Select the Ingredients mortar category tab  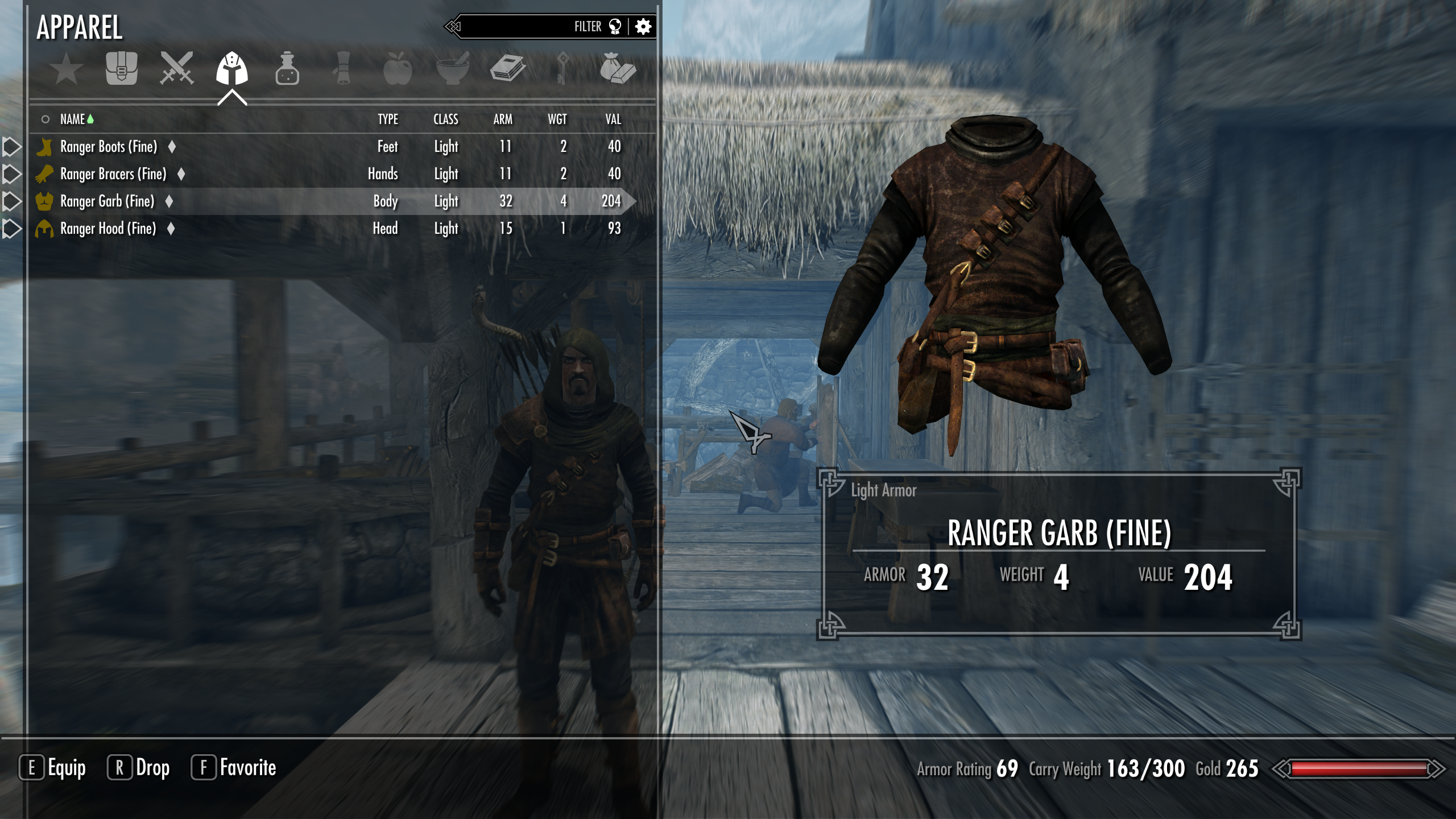pyautogui.click(x=454, y=69)
